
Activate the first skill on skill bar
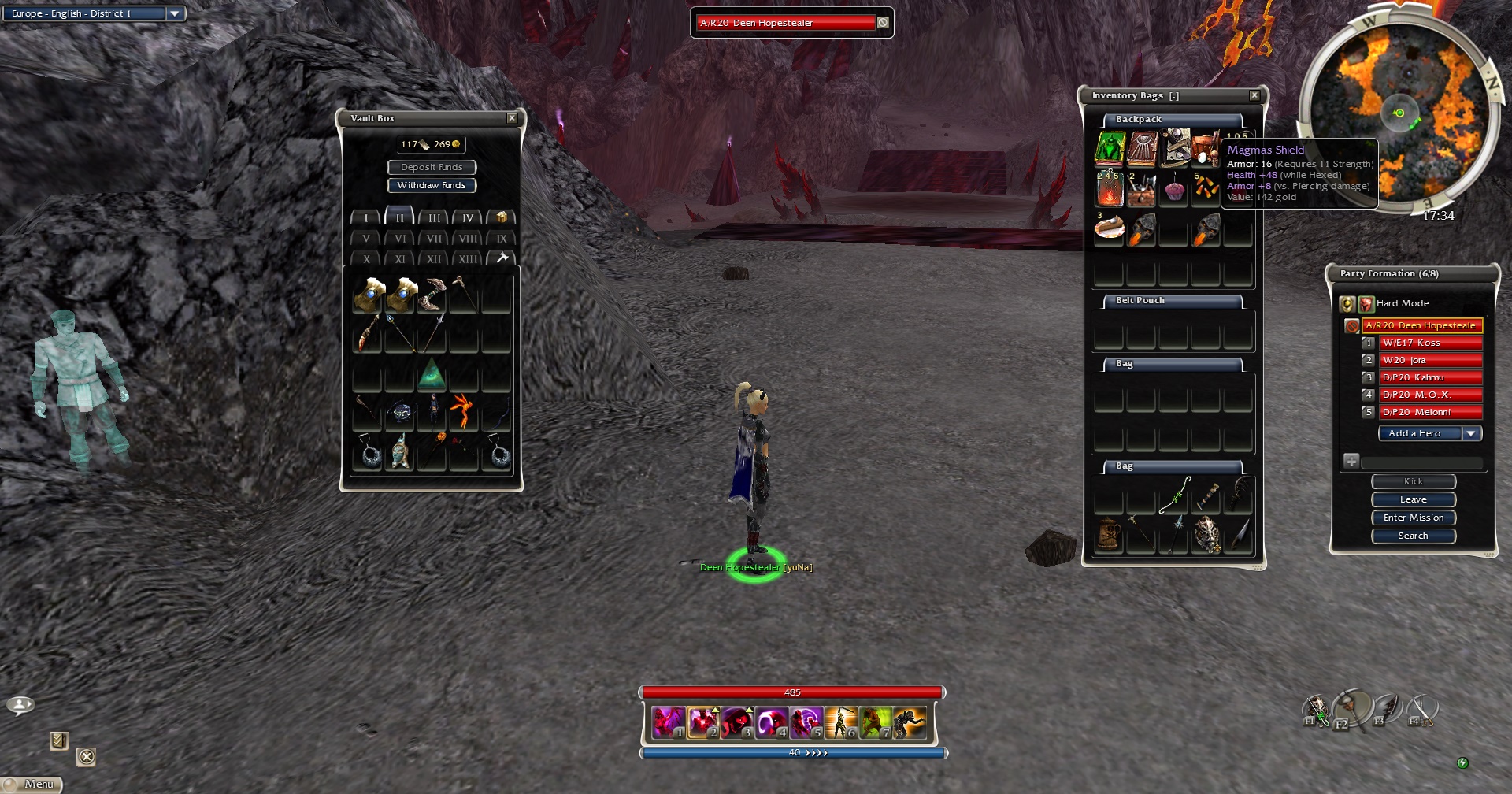[668, 722]
